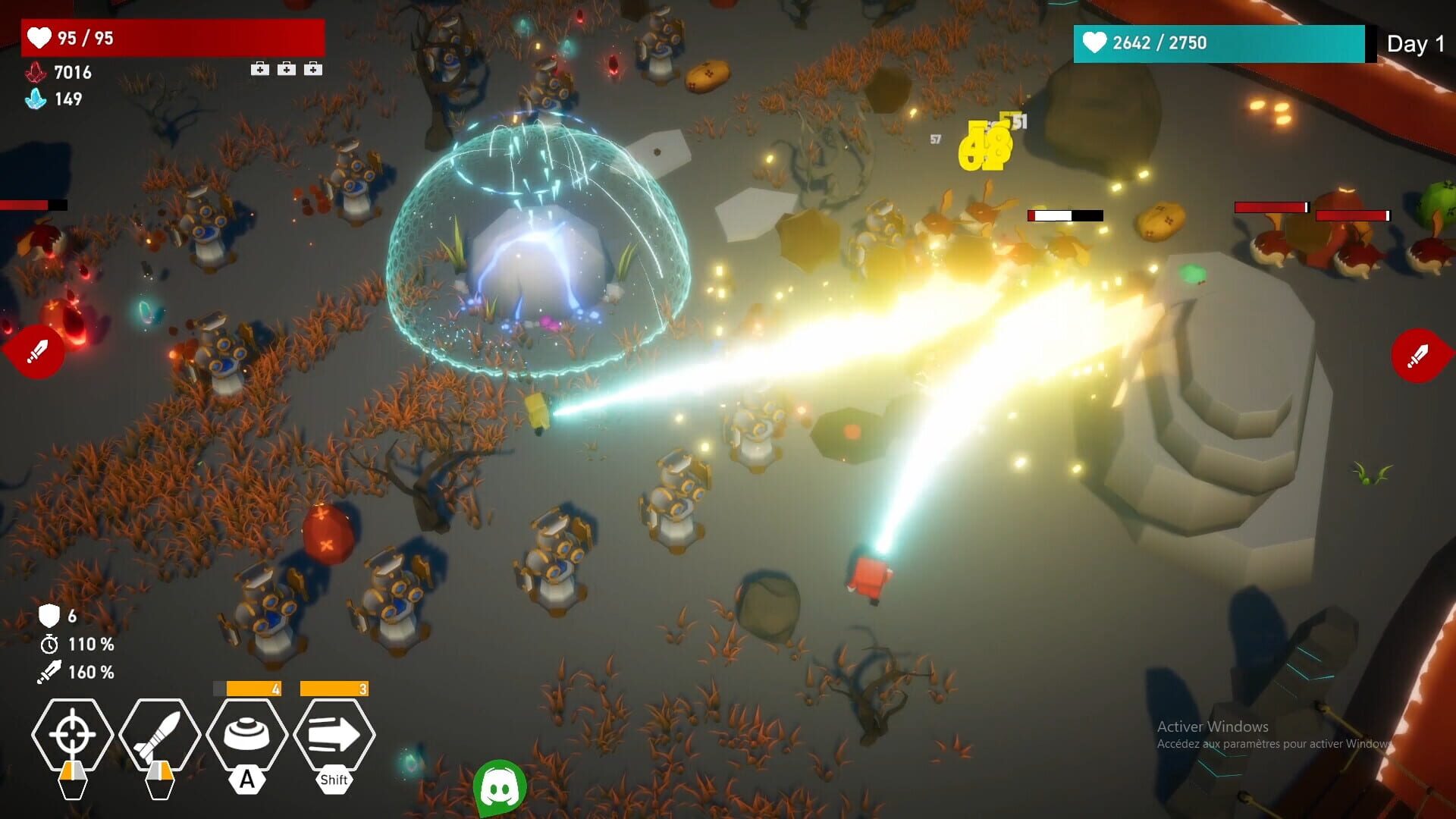Click the heart icon in the base health bar

[x=1095, y=43]
